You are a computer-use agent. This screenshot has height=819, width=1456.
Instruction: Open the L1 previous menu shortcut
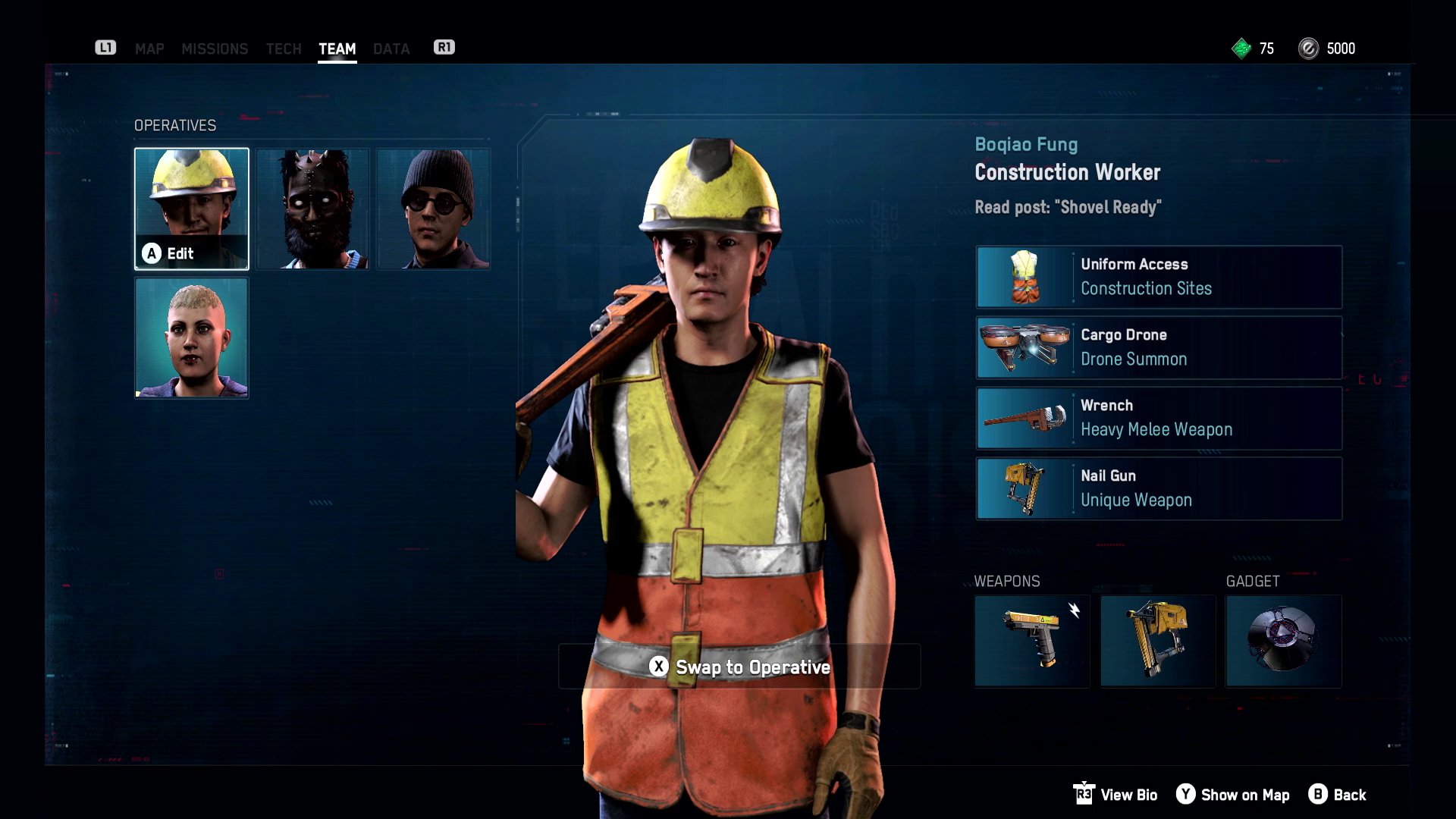[x=106, y=47]
